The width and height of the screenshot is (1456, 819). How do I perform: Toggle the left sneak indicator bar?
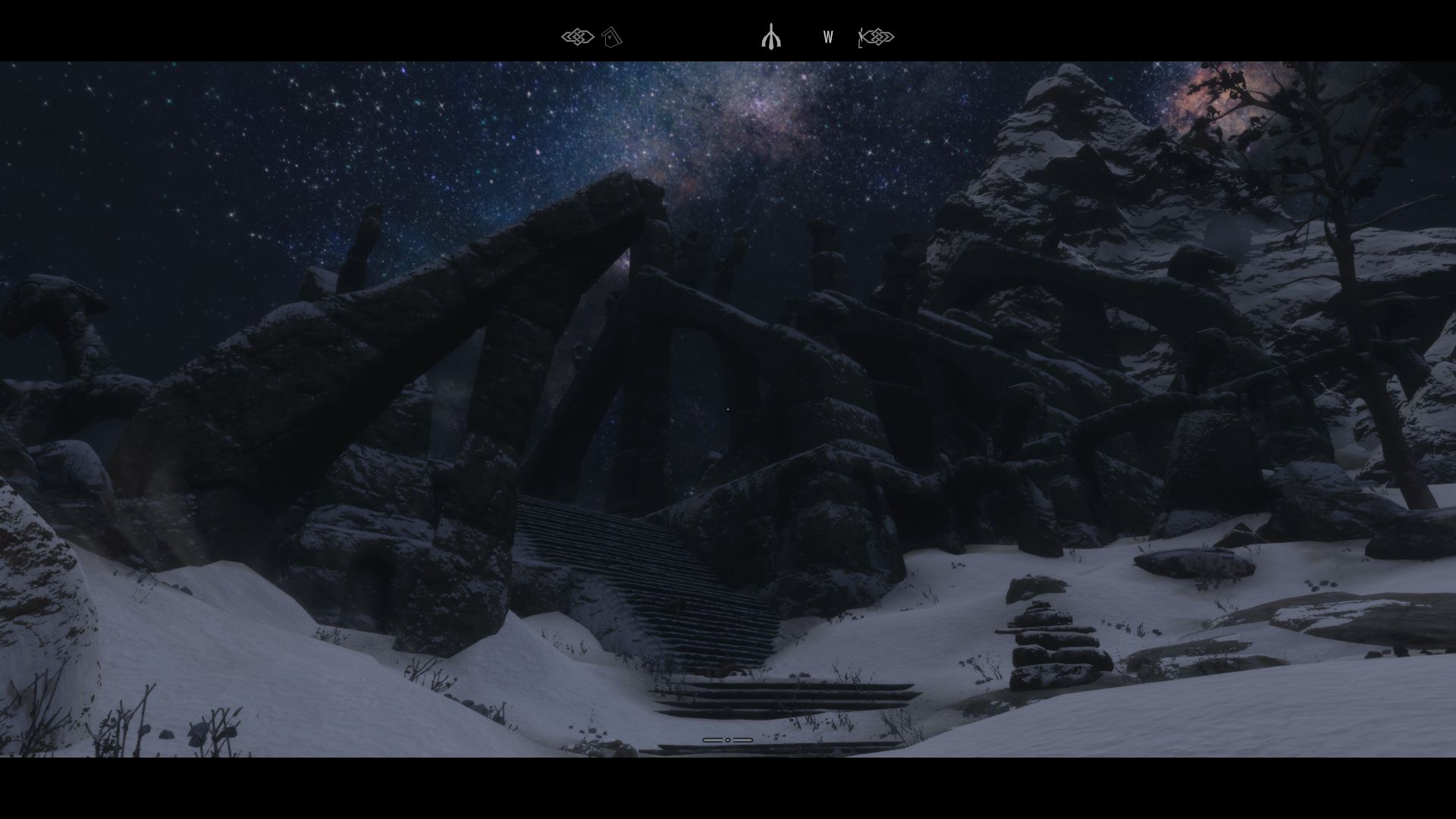[711, 739]
